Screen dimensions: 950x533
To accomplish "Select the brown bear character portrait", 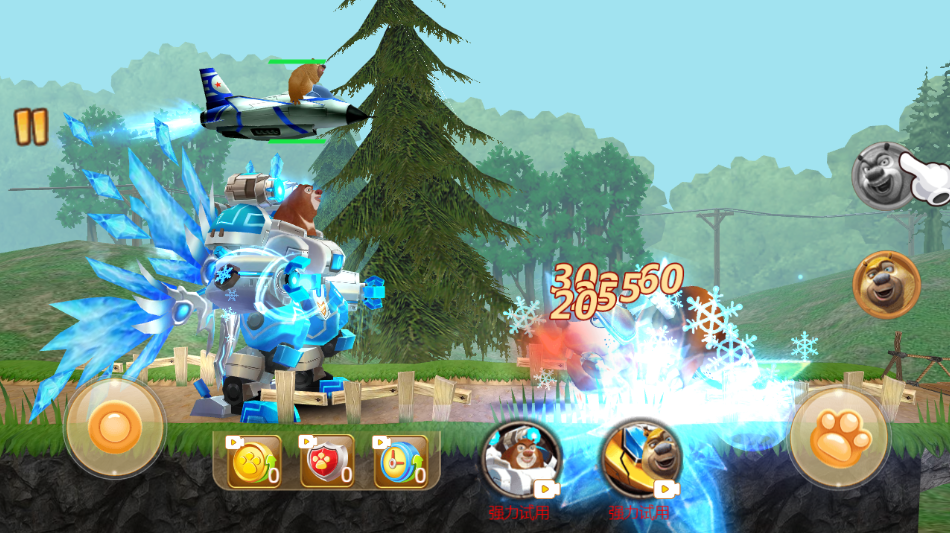I will point(886,284).
